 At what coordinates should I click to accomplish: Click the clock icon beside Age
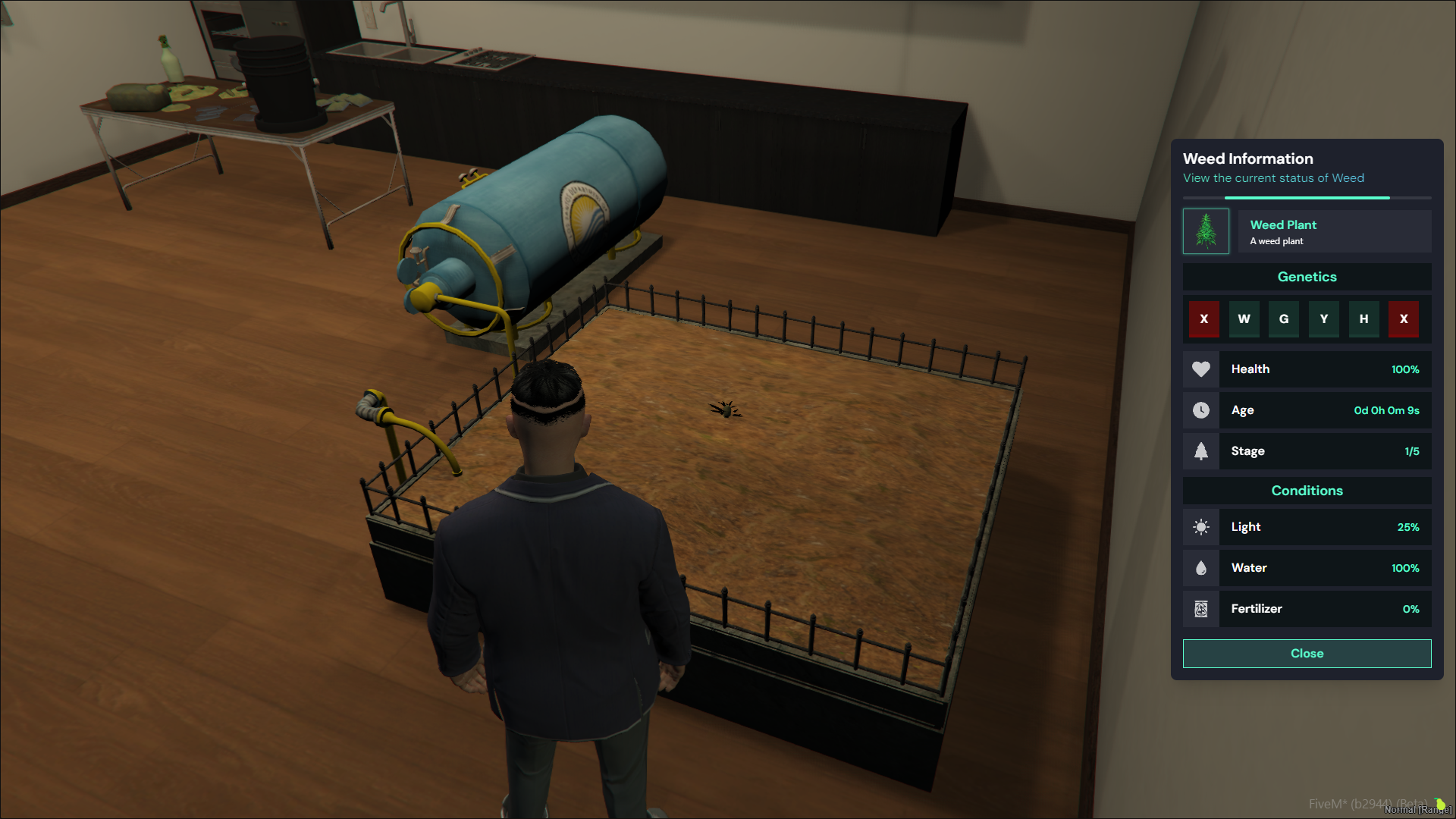tap(1200, 410)
